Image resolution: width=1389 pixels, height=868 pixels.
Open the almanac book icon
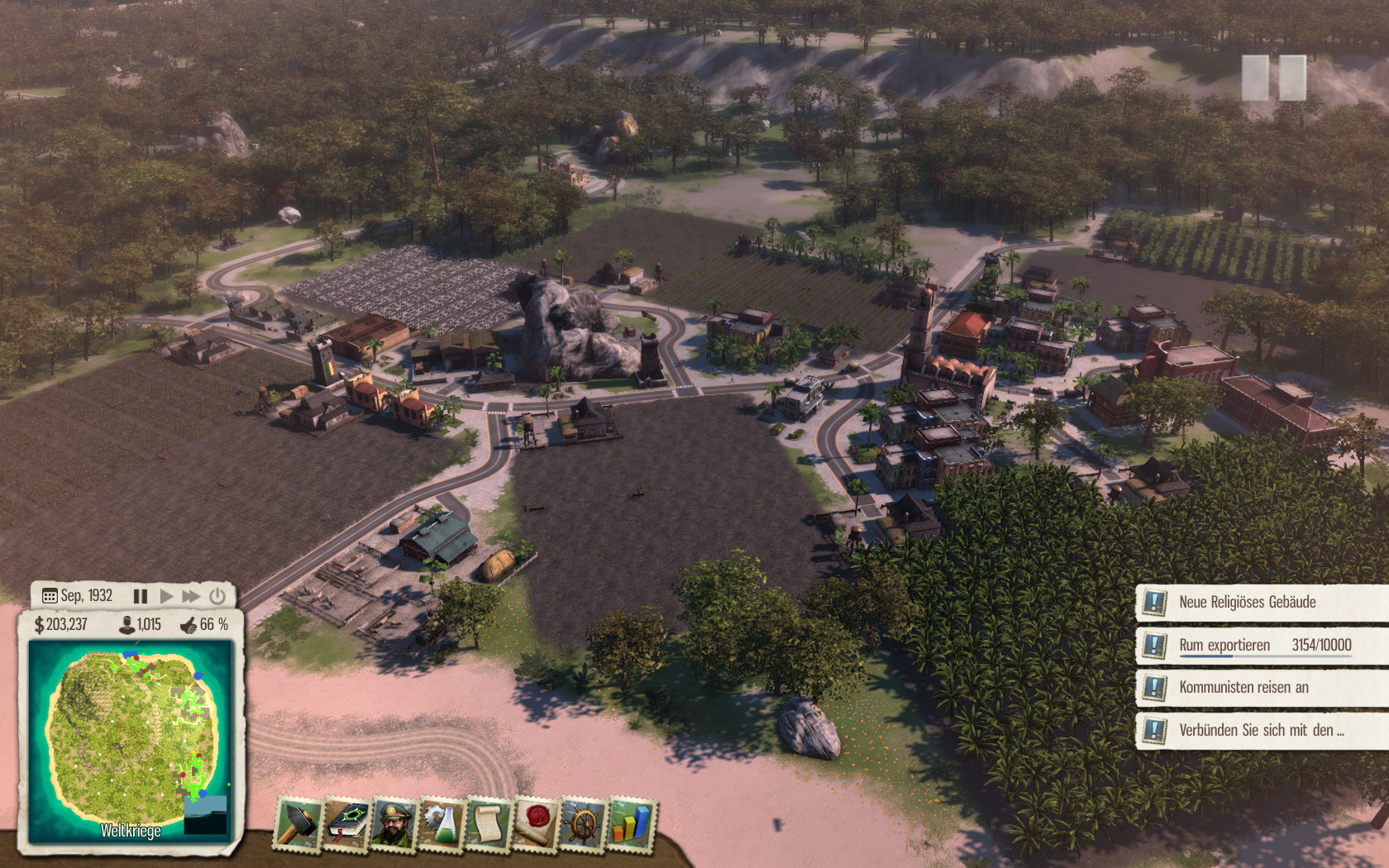click(x=347, y=823)
